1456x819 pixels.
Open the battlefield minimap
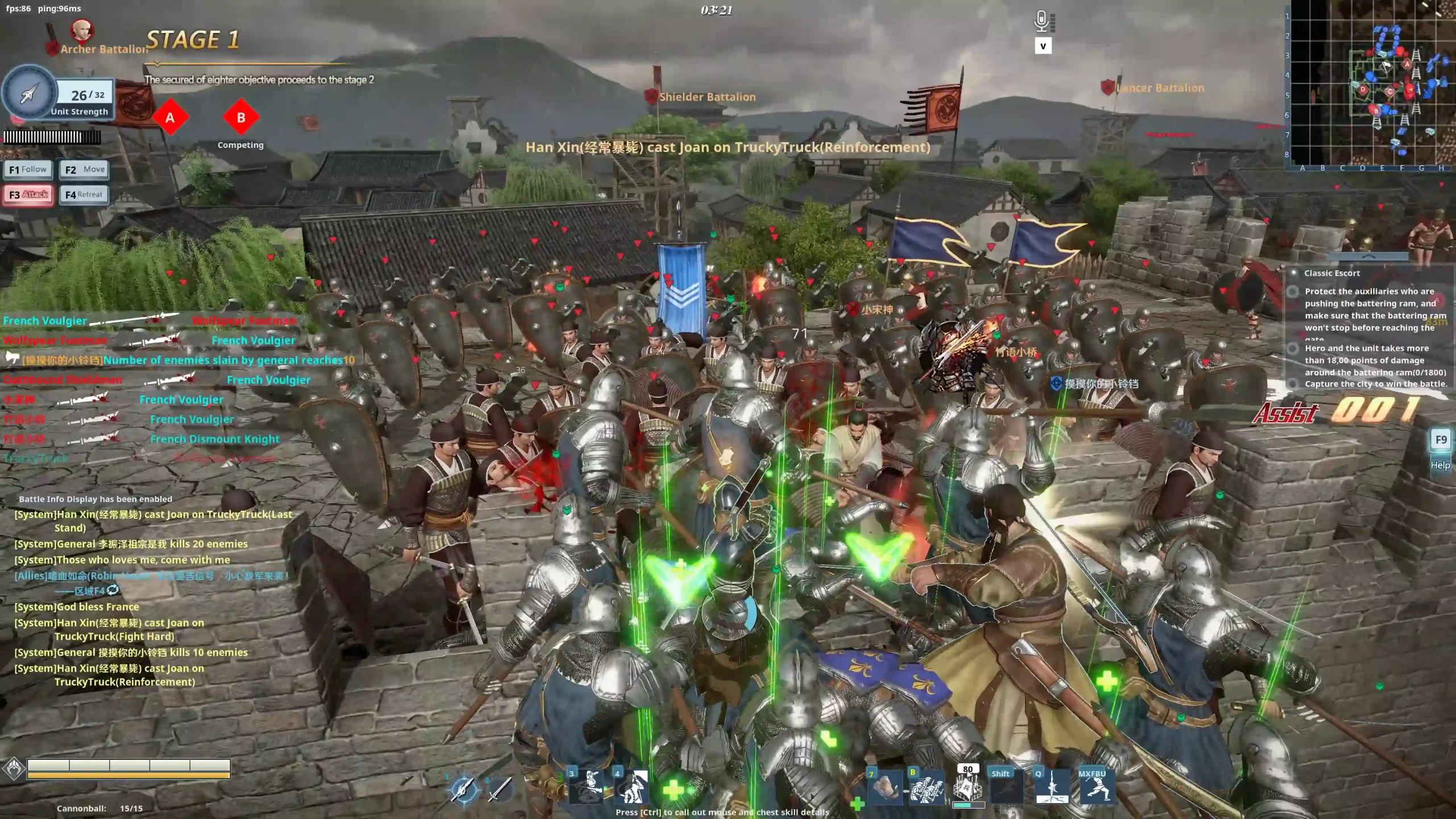[1372, 85]
